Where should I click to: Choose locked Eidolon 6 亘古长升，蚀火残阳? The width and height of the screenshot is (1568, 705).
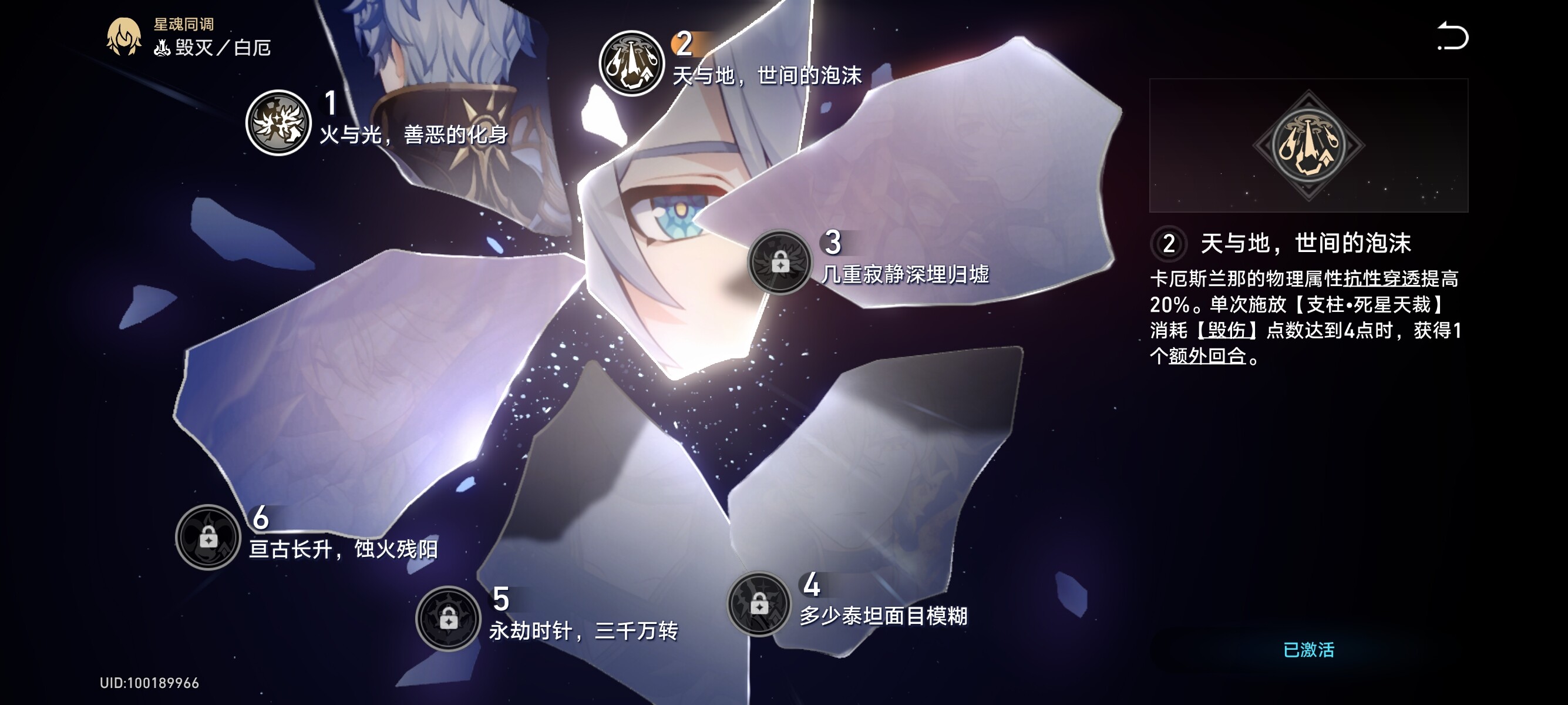(x=208, y=537)
